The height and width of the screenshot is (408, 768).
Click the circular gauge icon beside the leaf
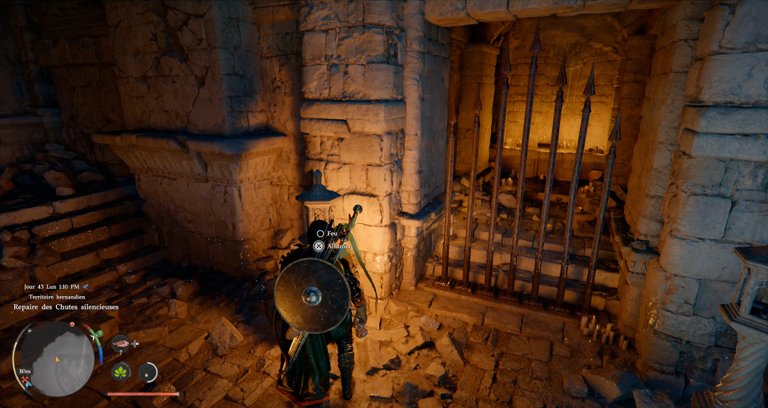[x=147, y=373]
